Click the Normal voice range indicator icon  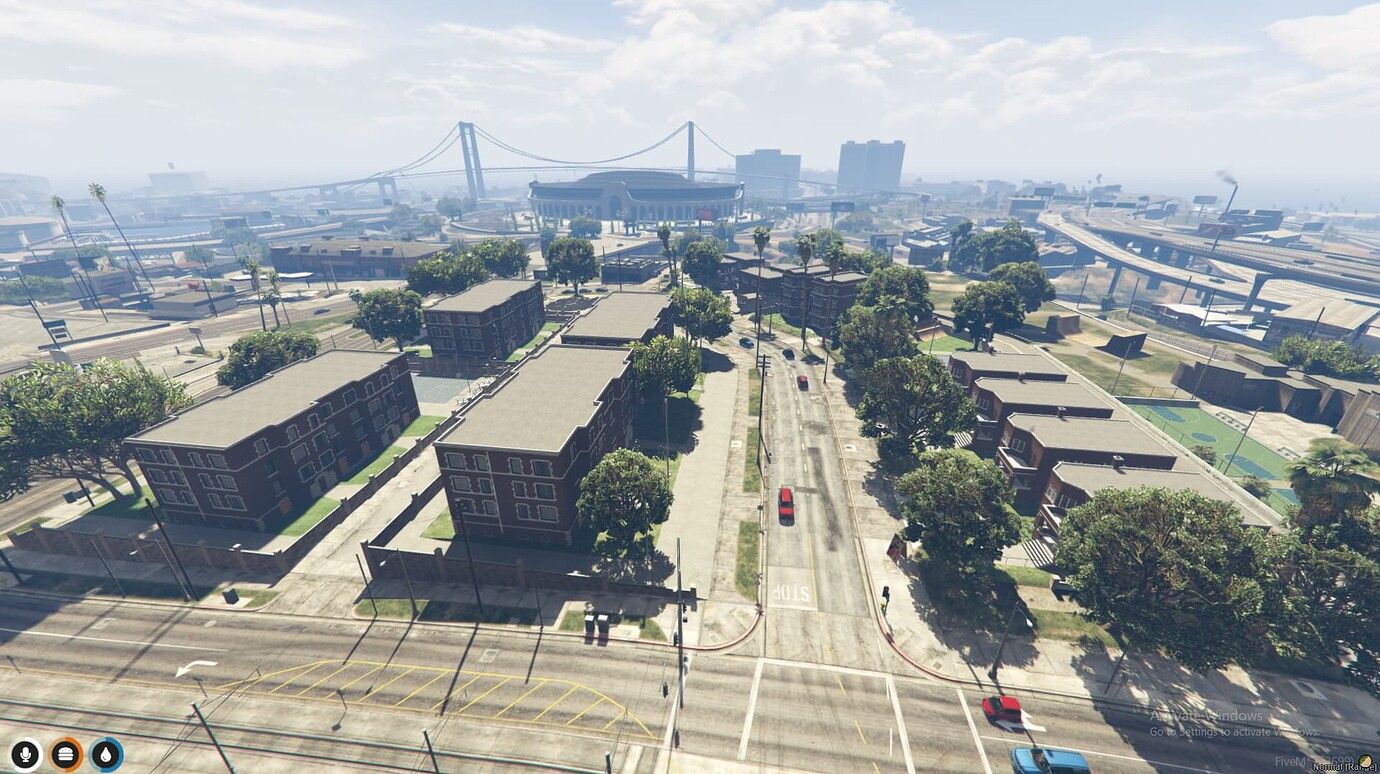tap(1365, 761)
